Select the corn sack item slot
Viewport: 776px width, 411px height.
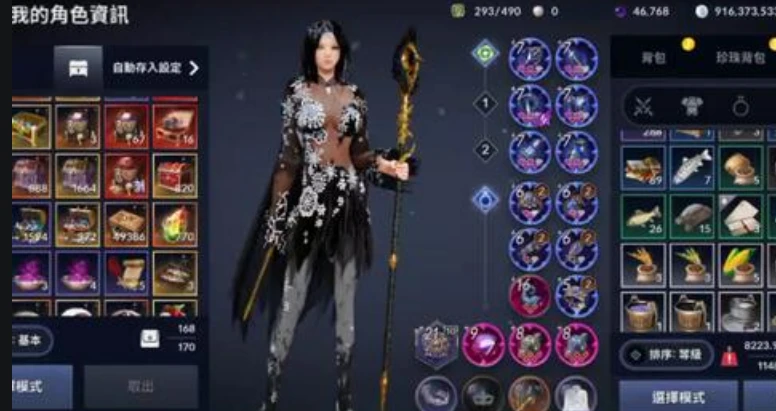click(x=741, y=264)
